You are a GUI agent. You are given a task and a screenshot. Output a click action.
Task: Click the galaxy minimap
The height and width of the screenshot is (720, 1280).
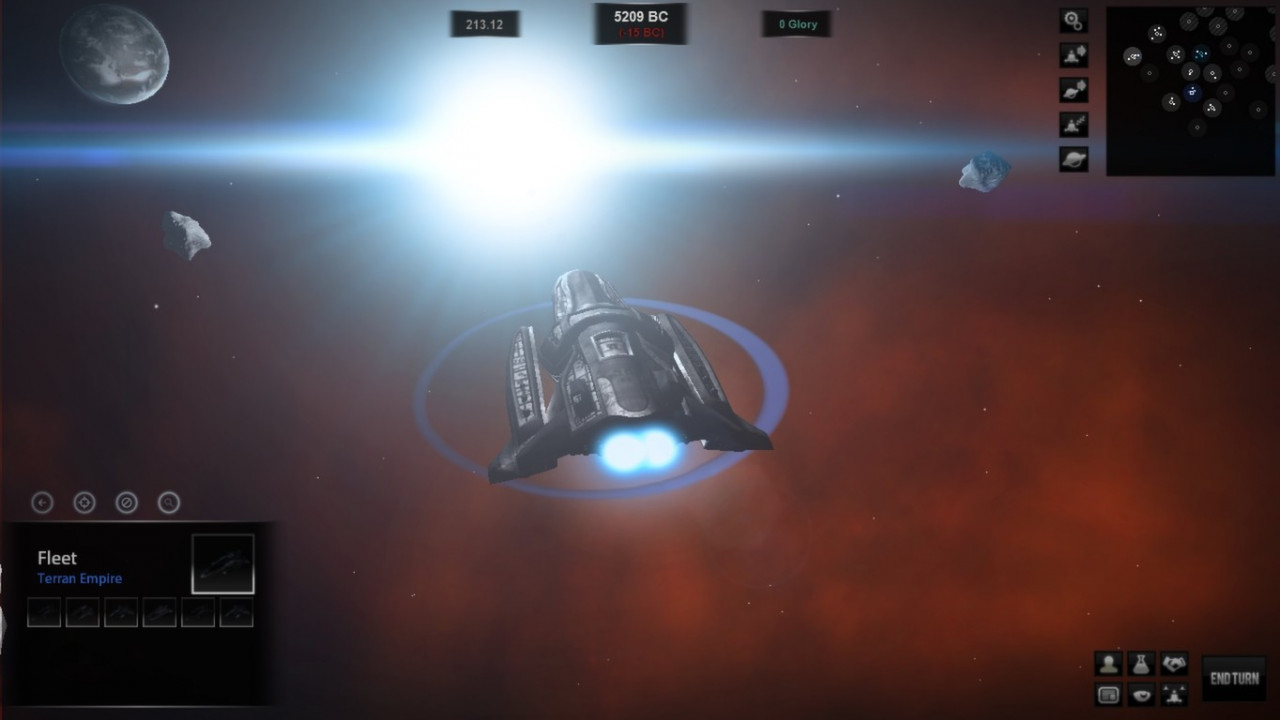[1190, 90]
